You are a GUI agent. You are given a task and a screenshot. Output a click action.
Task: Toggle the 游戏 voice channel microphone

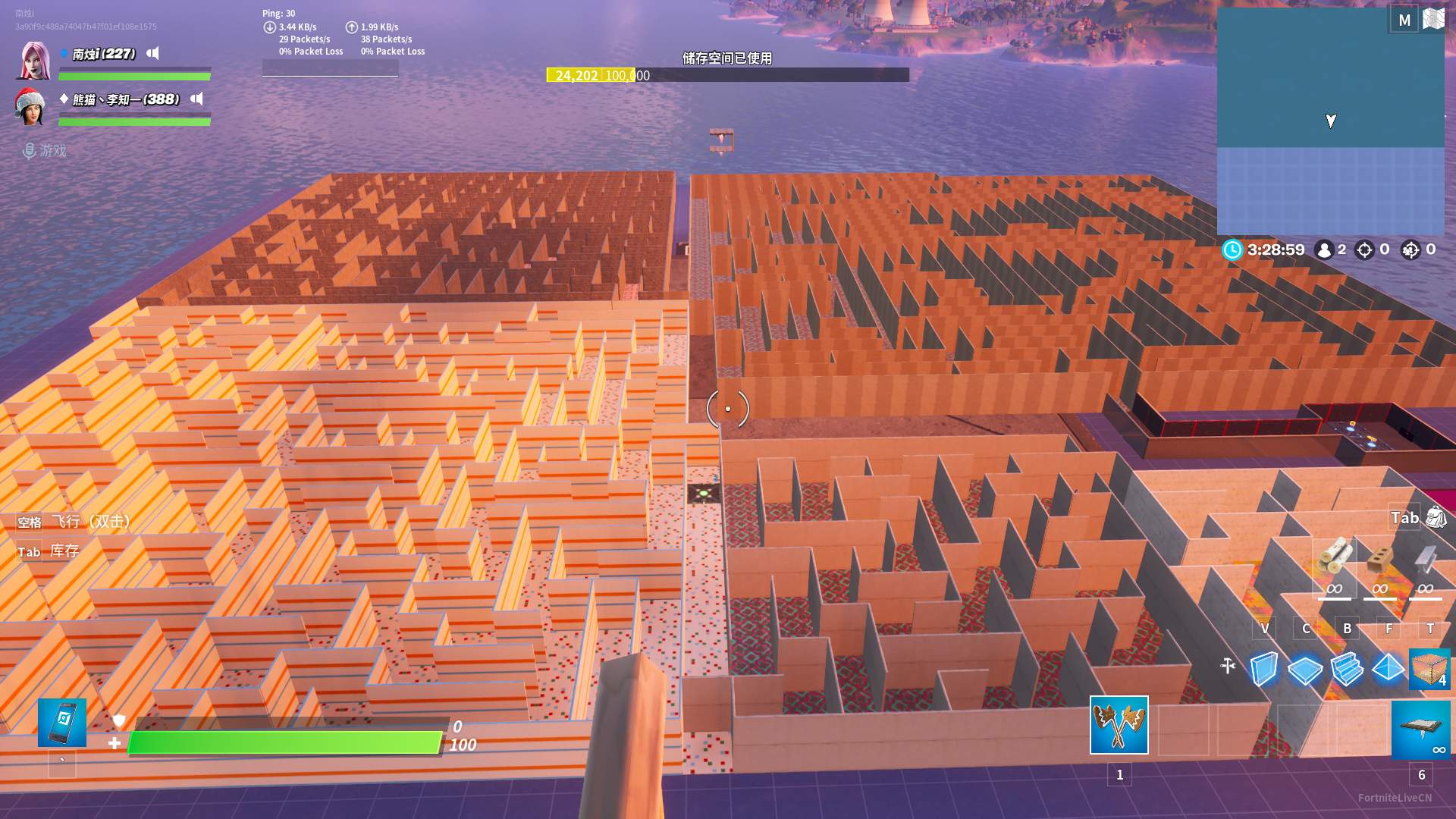[x=30, y=151]
